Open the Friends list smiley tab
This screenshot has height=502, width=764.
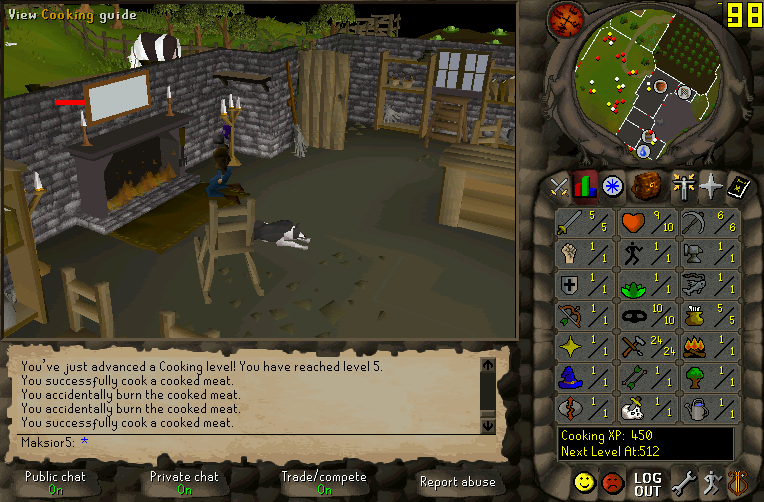(585, 484)
